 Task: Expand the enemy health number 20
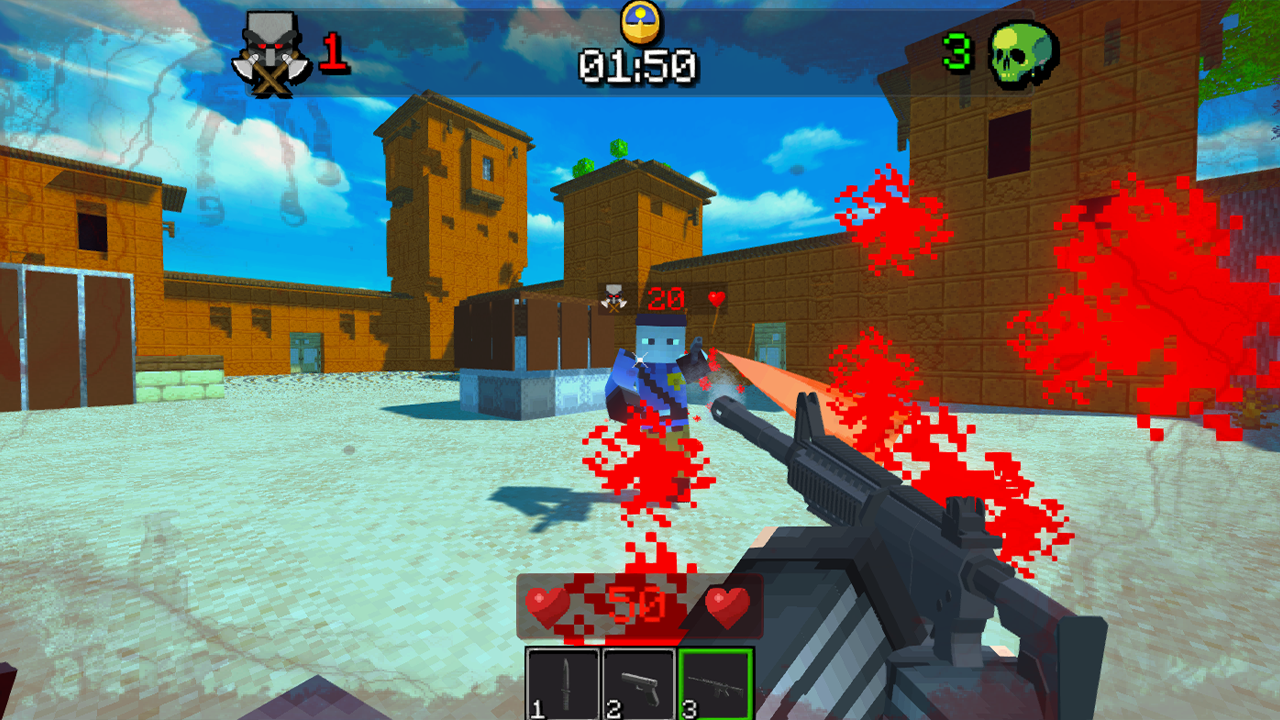(x=664, y=298)
